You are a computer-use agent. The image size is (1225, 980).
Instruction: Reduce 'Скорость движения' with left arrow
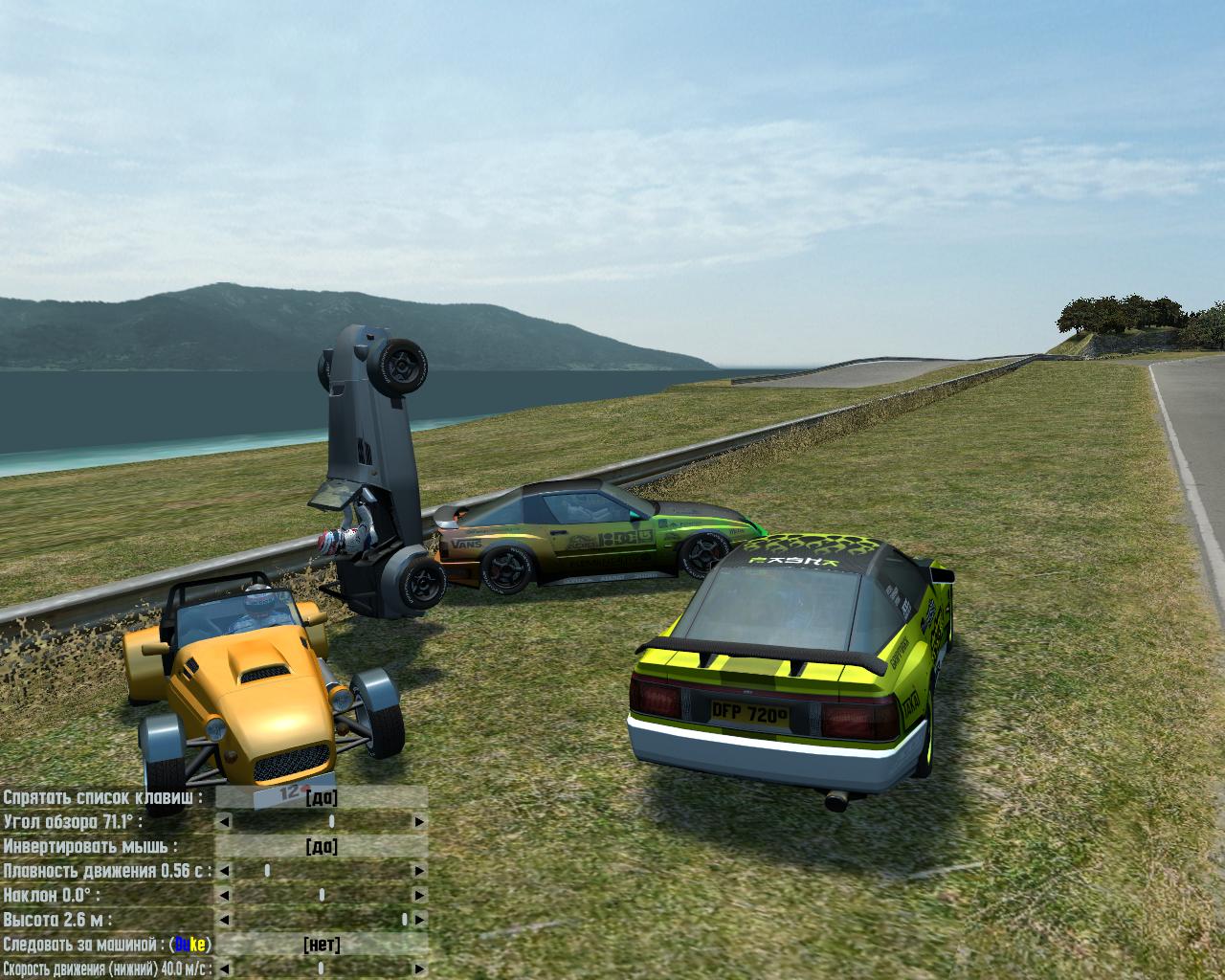(224, 969)
